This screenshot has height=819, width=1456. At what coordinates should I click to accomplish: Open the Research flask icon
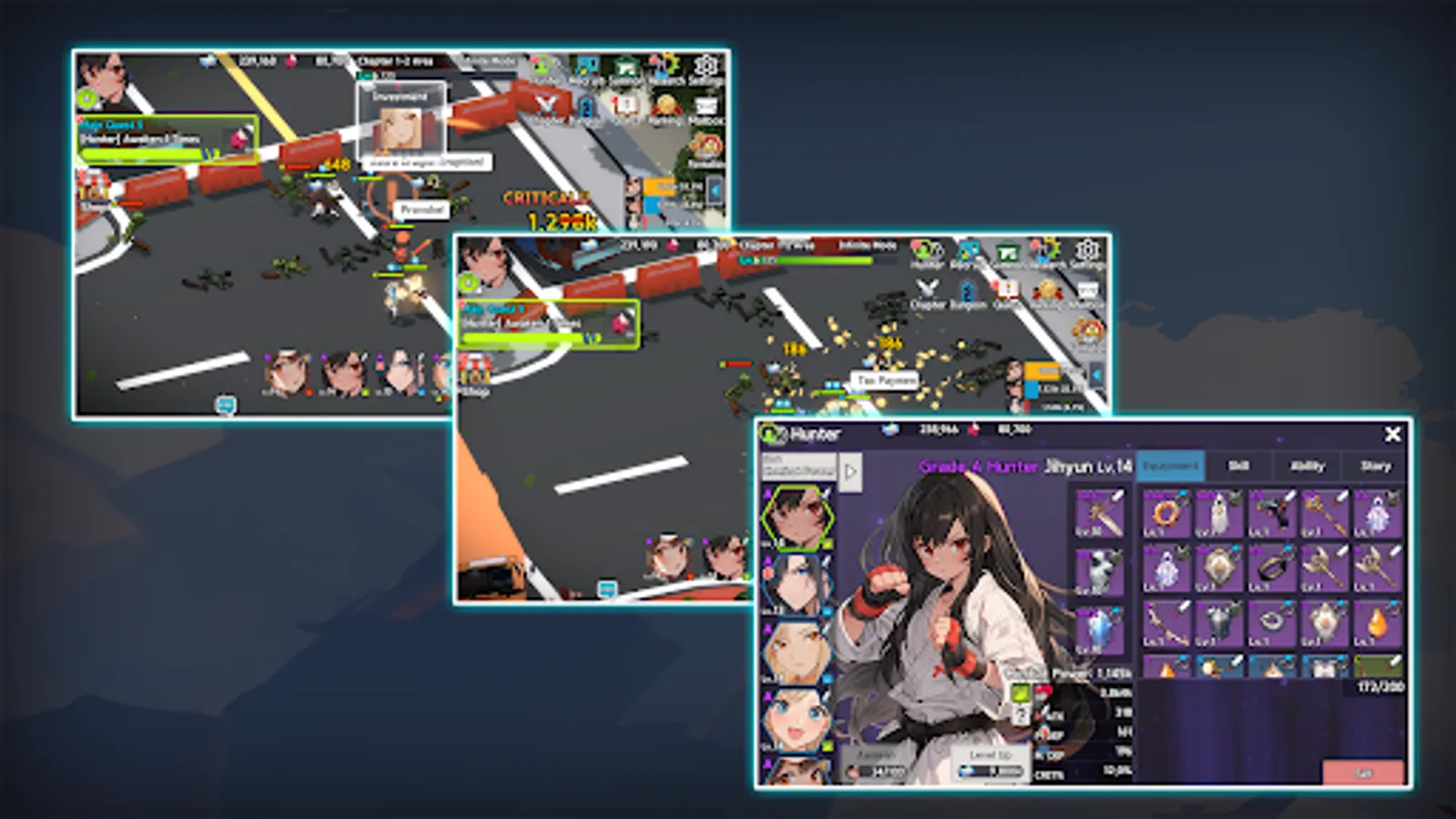[1046, 250]
